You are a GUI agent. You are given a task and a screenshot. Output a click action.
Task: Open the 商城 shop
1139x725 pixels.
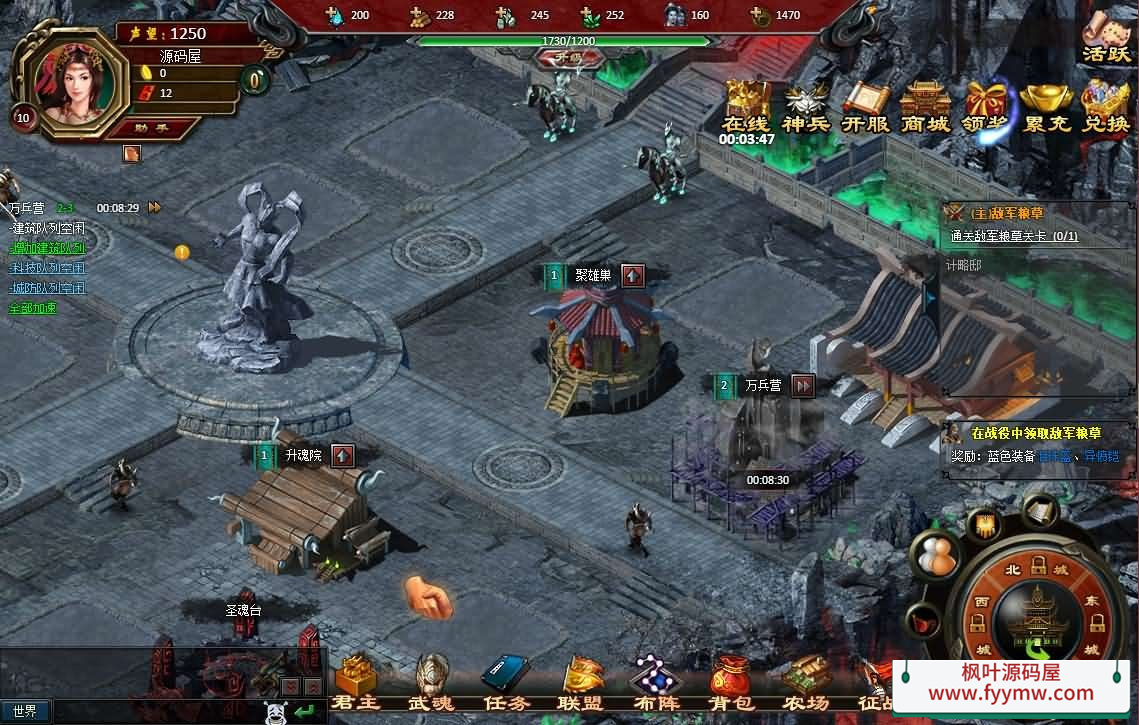pos(925,106)
